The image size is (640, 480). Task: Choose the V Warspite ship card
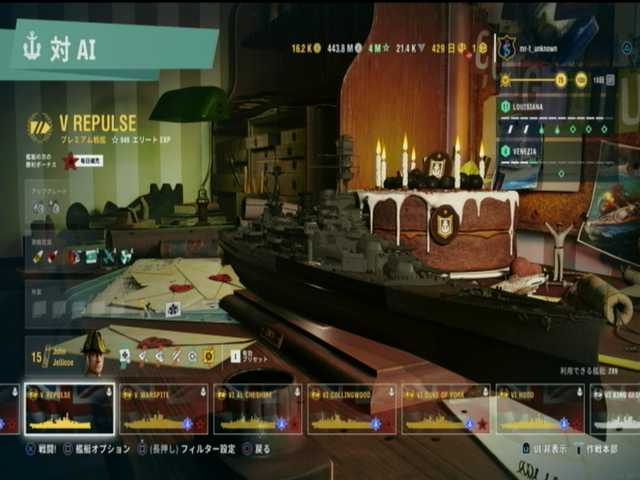pos(164,410)
